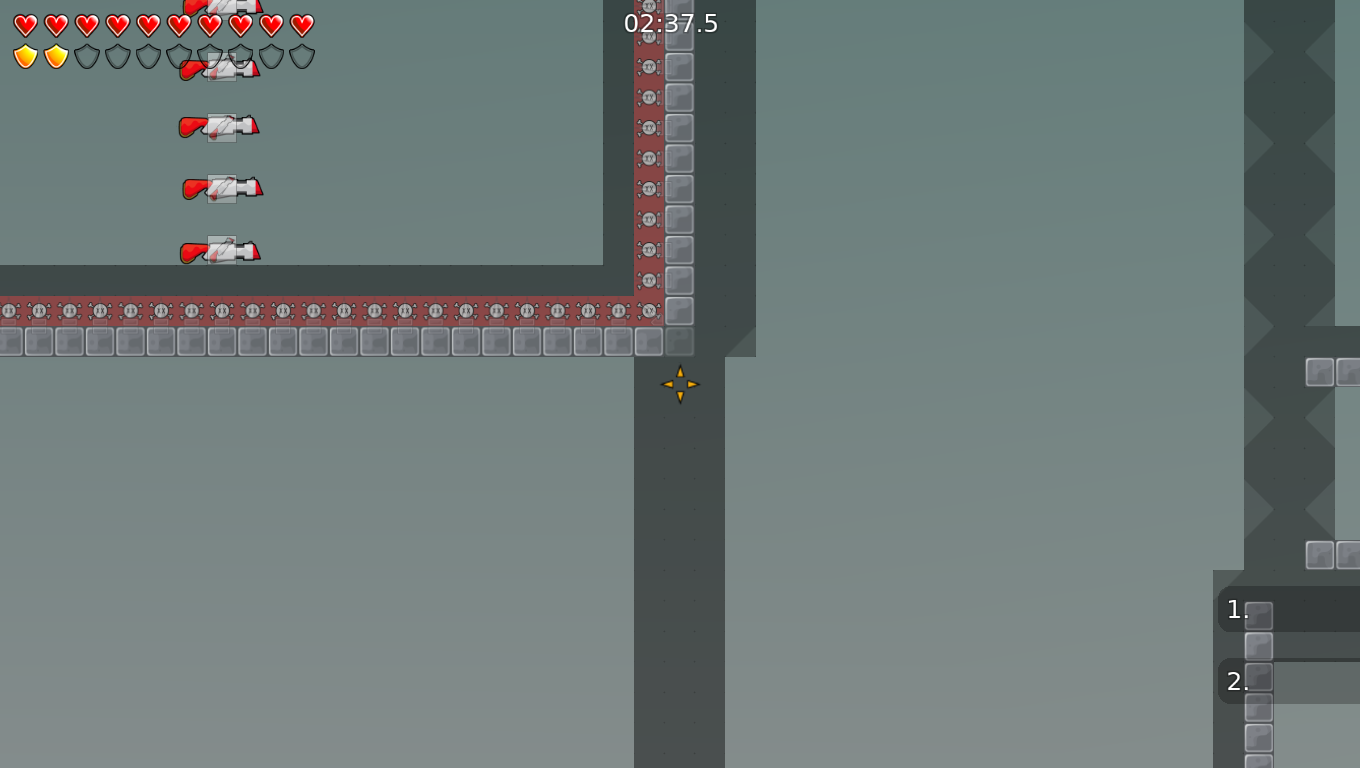This screenshot has height=768, width=1360.
Task: Click the block beside the number 1 marker
Action: pyautogui.click(x=1258, y=613)
